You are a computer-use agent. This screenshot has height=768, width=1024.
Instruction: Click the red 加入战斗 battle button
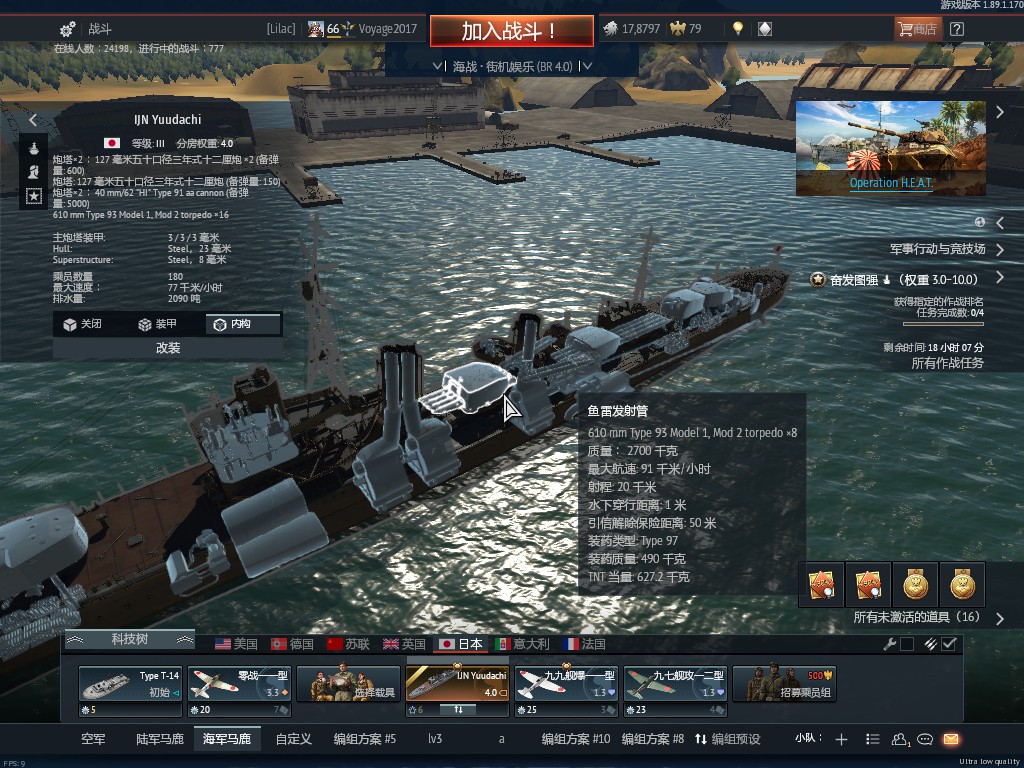(x=510, y=31)
